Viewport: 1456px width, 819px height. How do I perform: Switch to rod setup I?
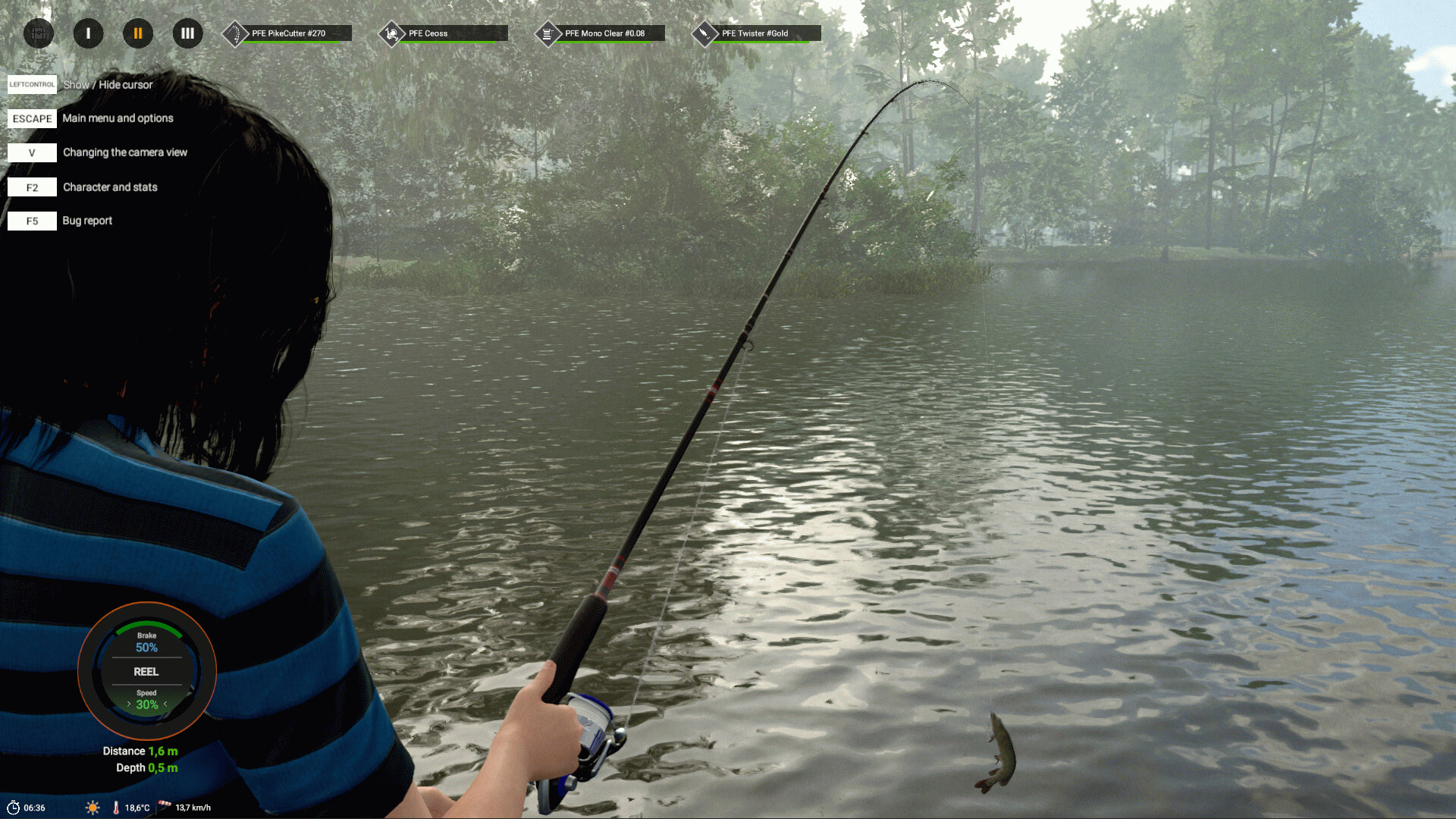[x=88, y=33]
